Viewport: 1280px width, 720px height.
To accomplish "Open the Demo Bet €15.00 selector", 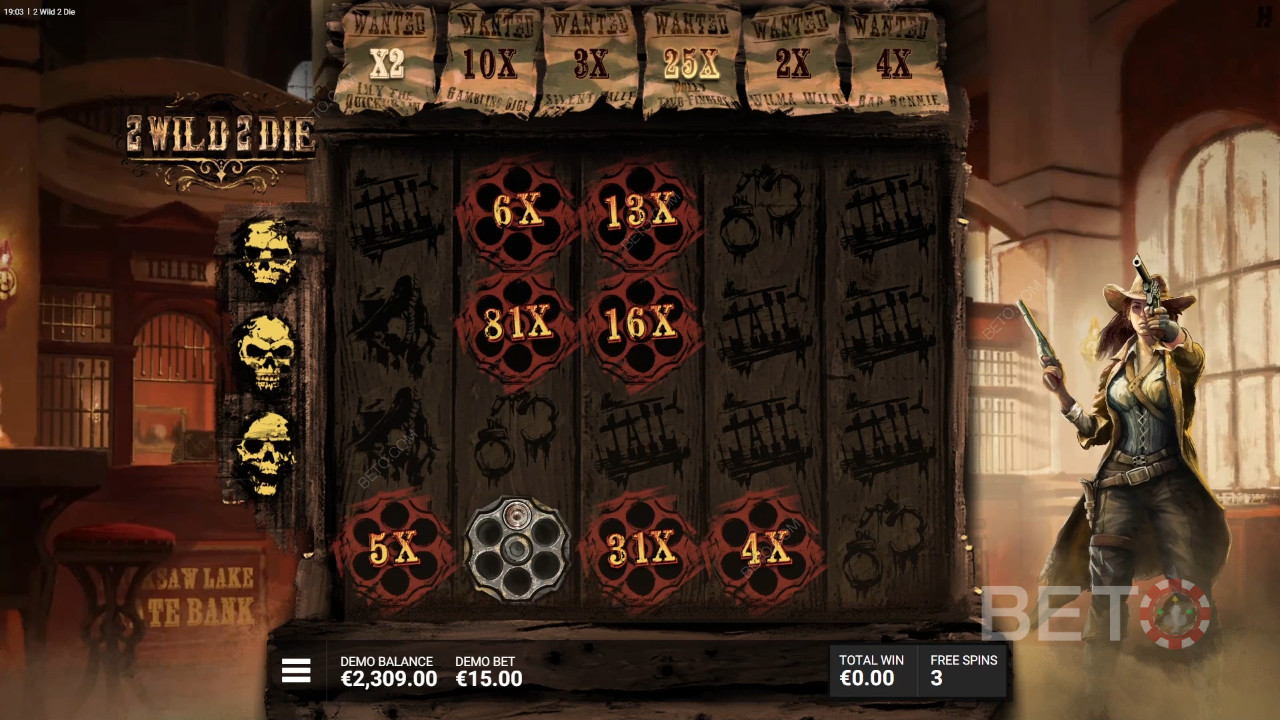I will [489, 671].
